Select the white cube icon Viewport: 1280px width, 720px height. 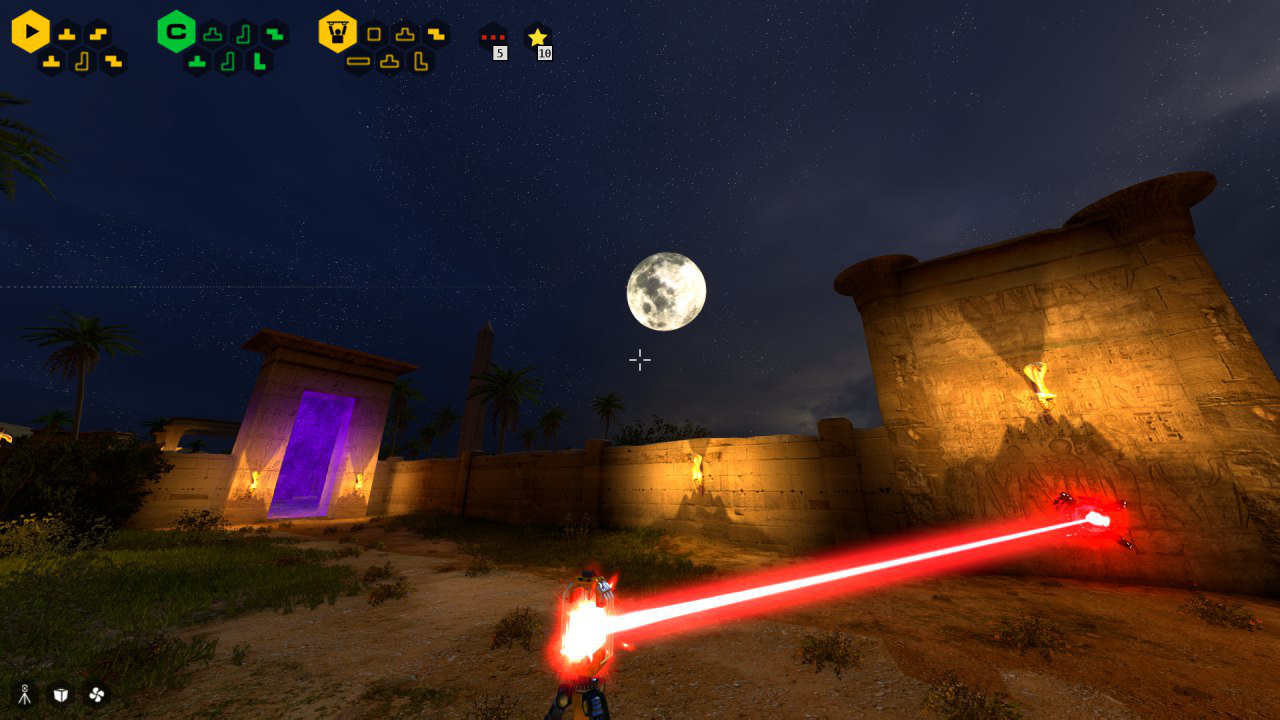click(x=61, y=694)
